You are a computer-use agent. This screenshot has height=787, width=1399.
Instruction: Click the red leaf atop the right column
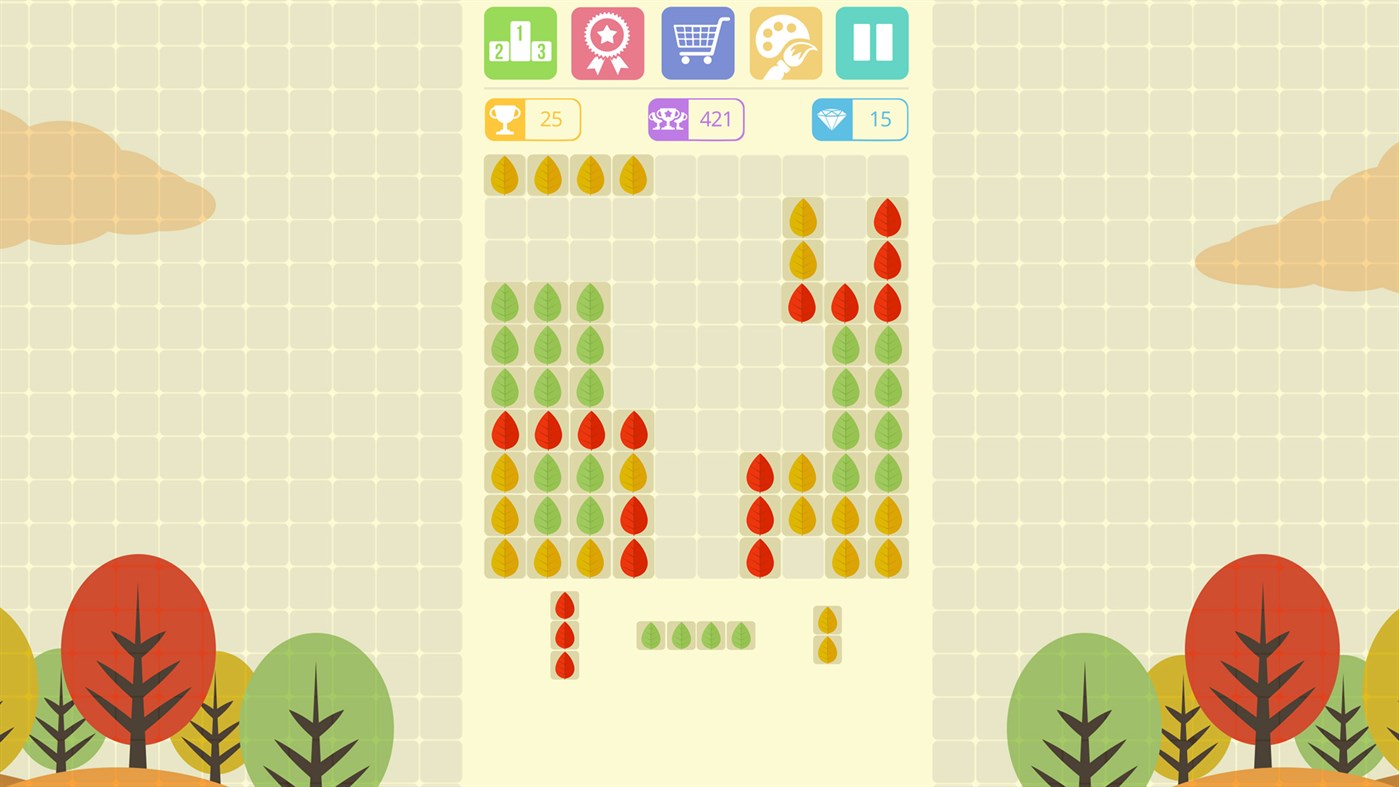tap(887, 217)
